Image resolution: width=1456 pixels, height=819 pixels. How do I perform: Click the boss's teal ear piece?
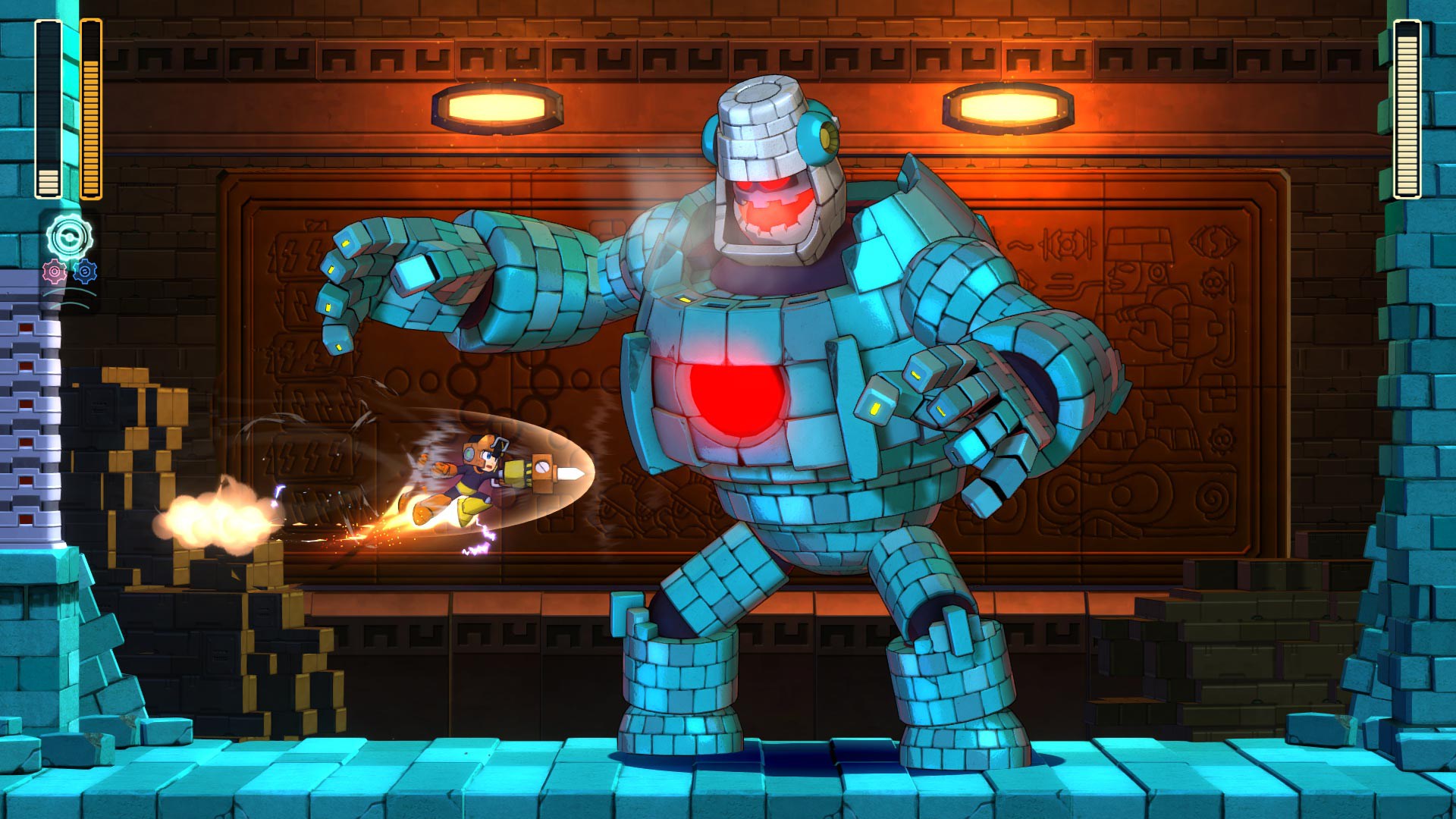815,133
